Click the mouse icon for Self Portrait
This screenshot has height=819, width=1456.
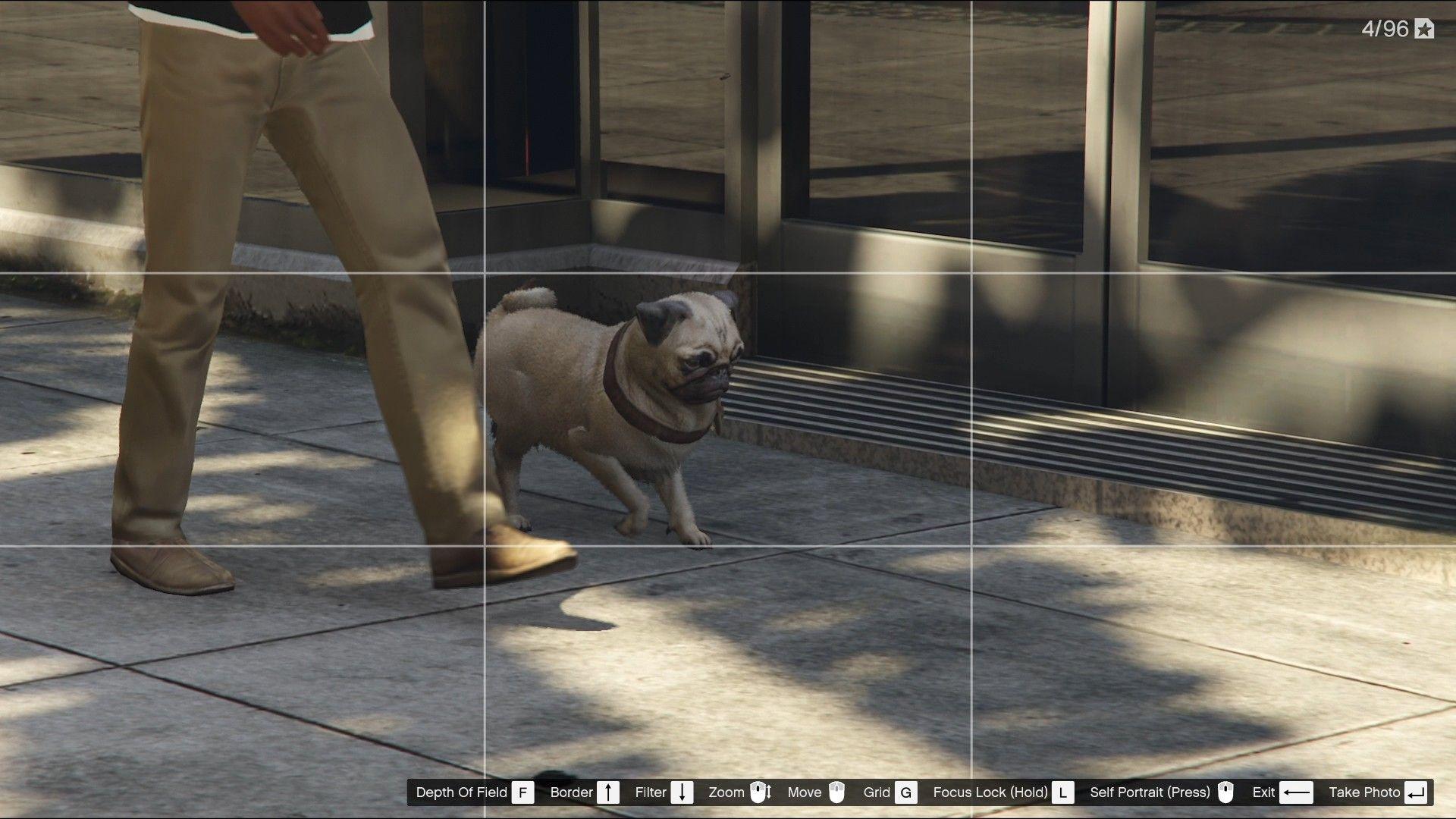[x=1225, y=792]
